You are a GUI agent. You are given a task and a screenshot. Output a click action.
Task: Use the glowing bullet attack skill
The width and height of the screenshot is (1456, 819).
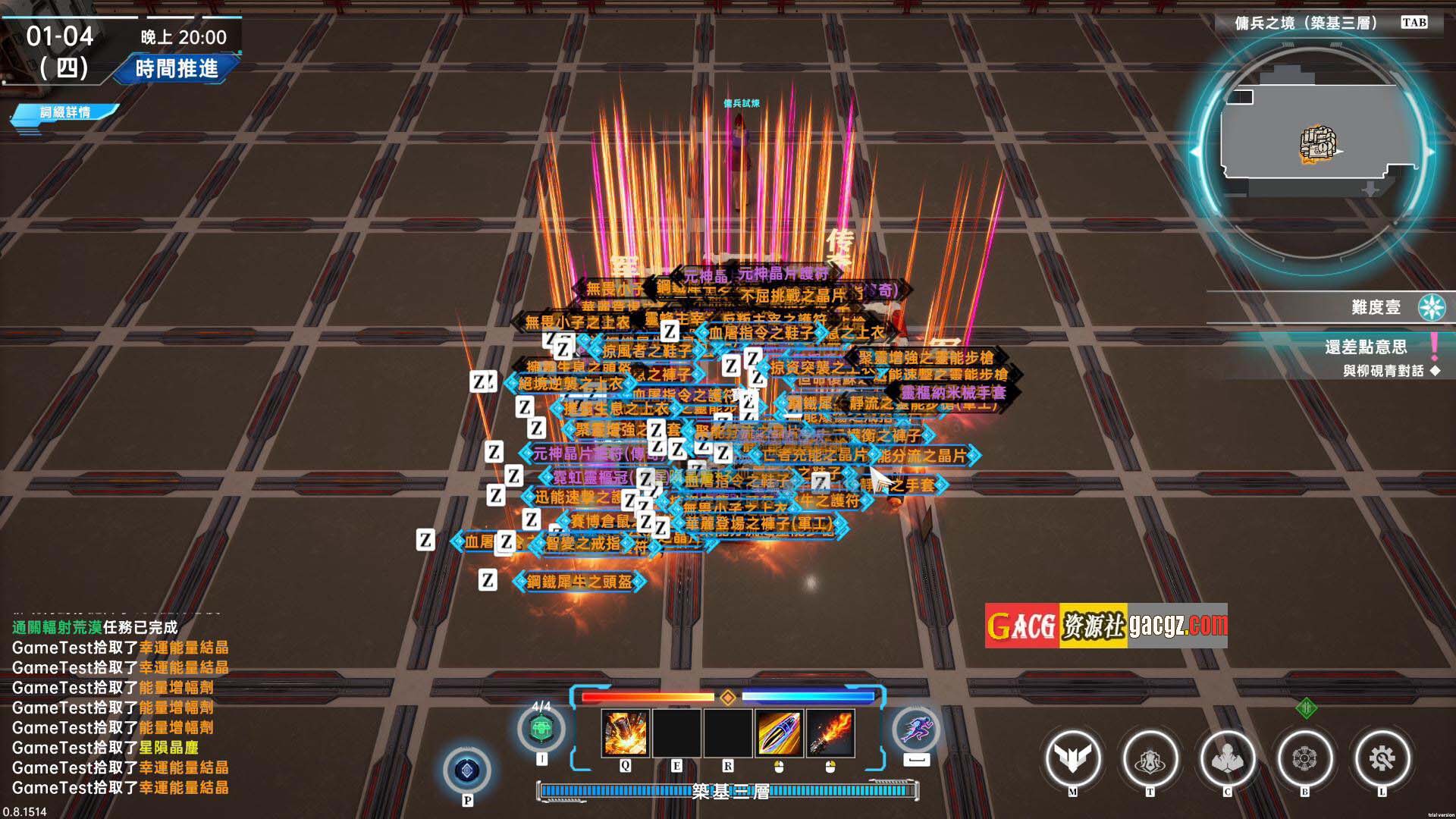coord(779,733)
